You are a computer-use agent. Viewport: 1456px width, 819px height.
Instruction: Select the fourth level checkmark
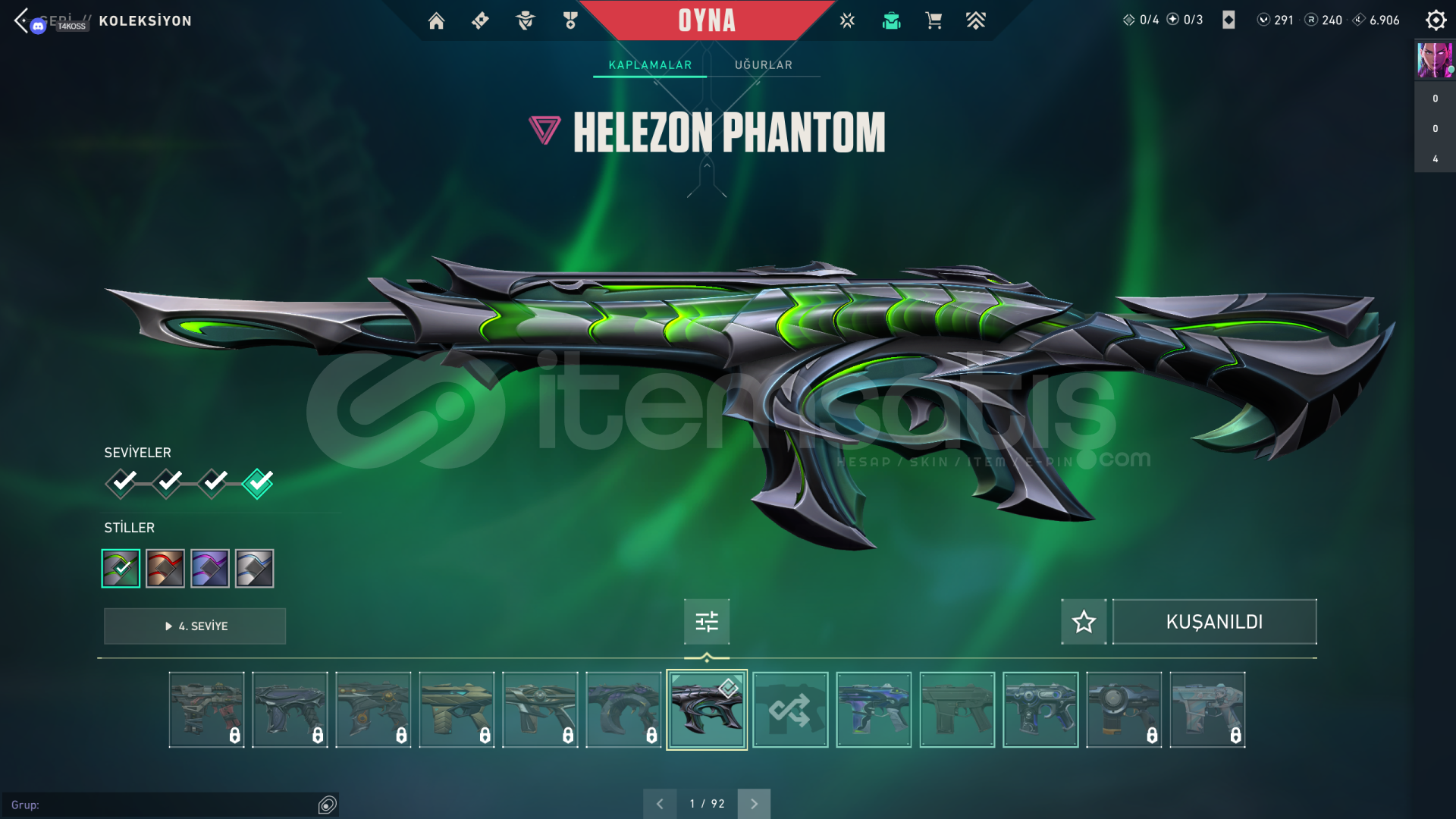coord(258,483)
